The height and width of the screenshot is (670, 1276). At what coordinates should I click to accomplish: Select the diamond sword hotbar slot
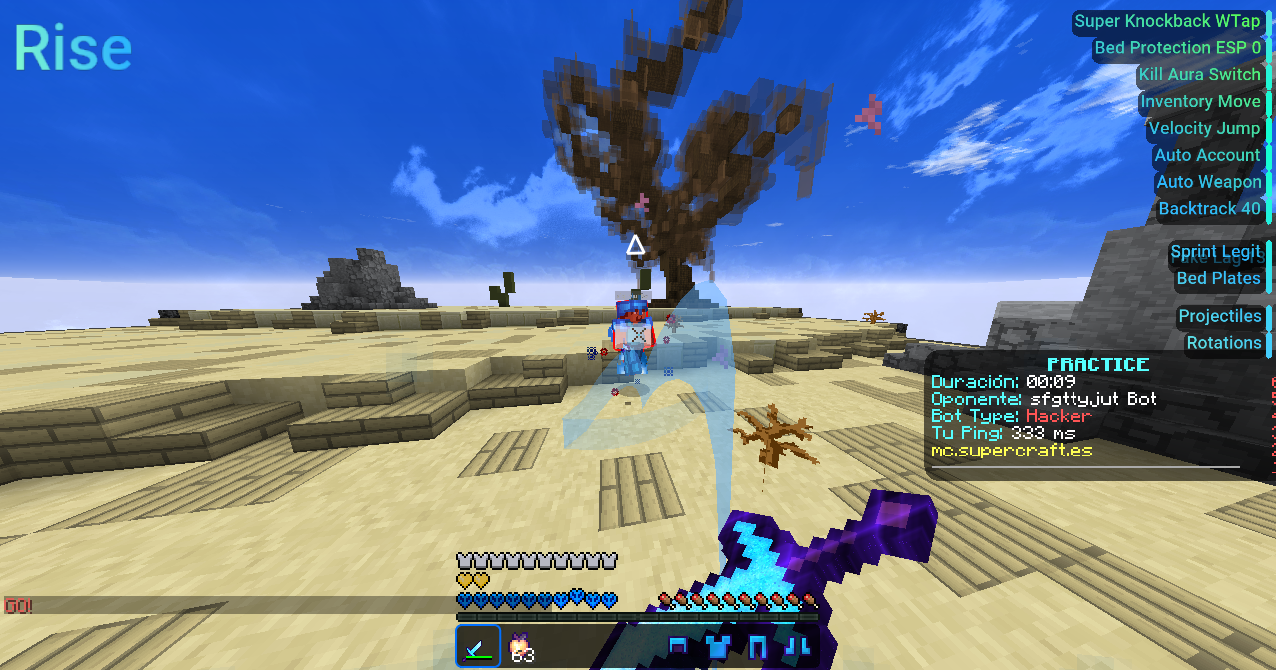tap(478, 647)
